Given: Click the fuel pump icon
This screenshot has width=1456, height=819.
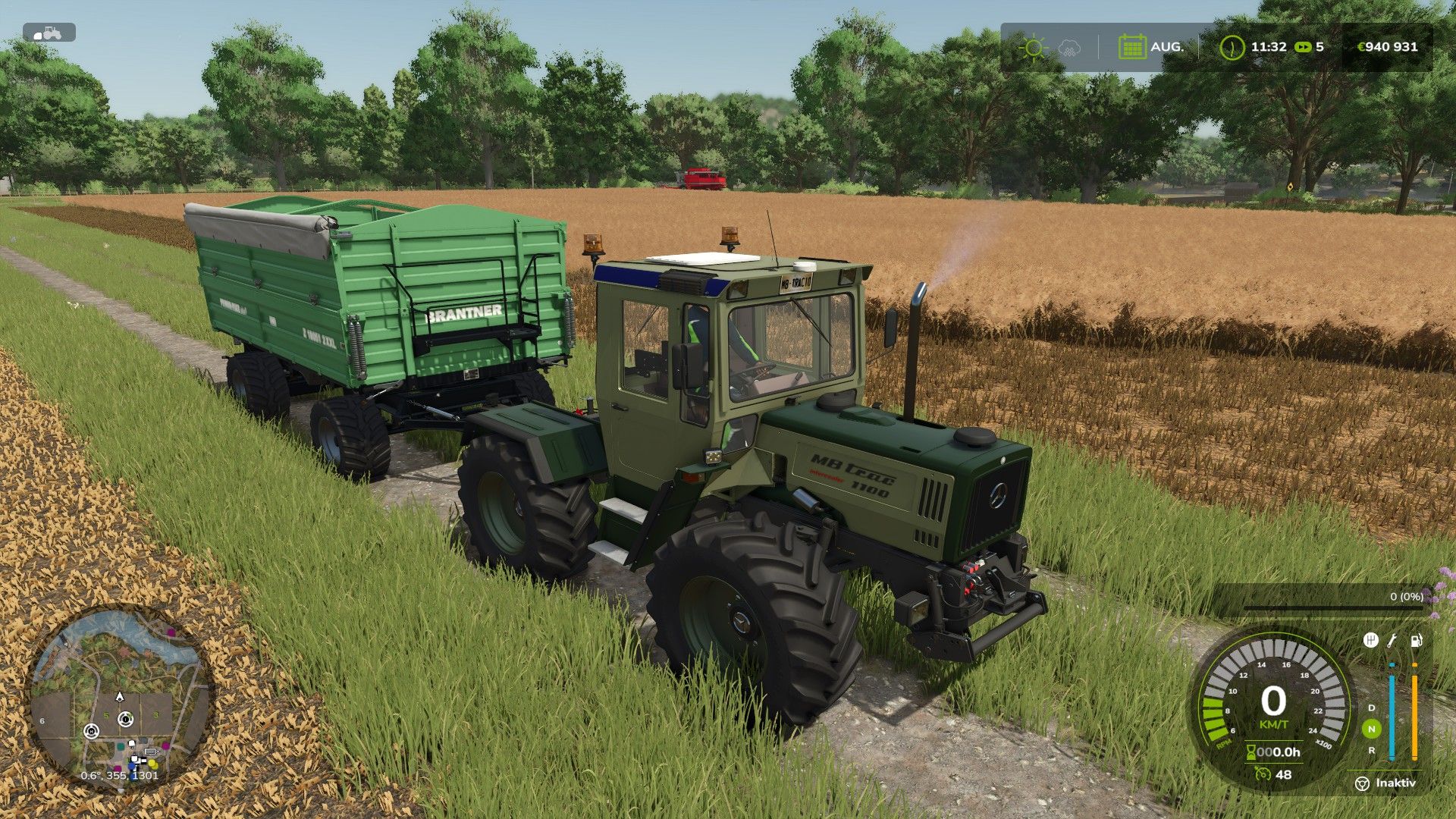Looking at the screenshot, I should point(1415,641).
